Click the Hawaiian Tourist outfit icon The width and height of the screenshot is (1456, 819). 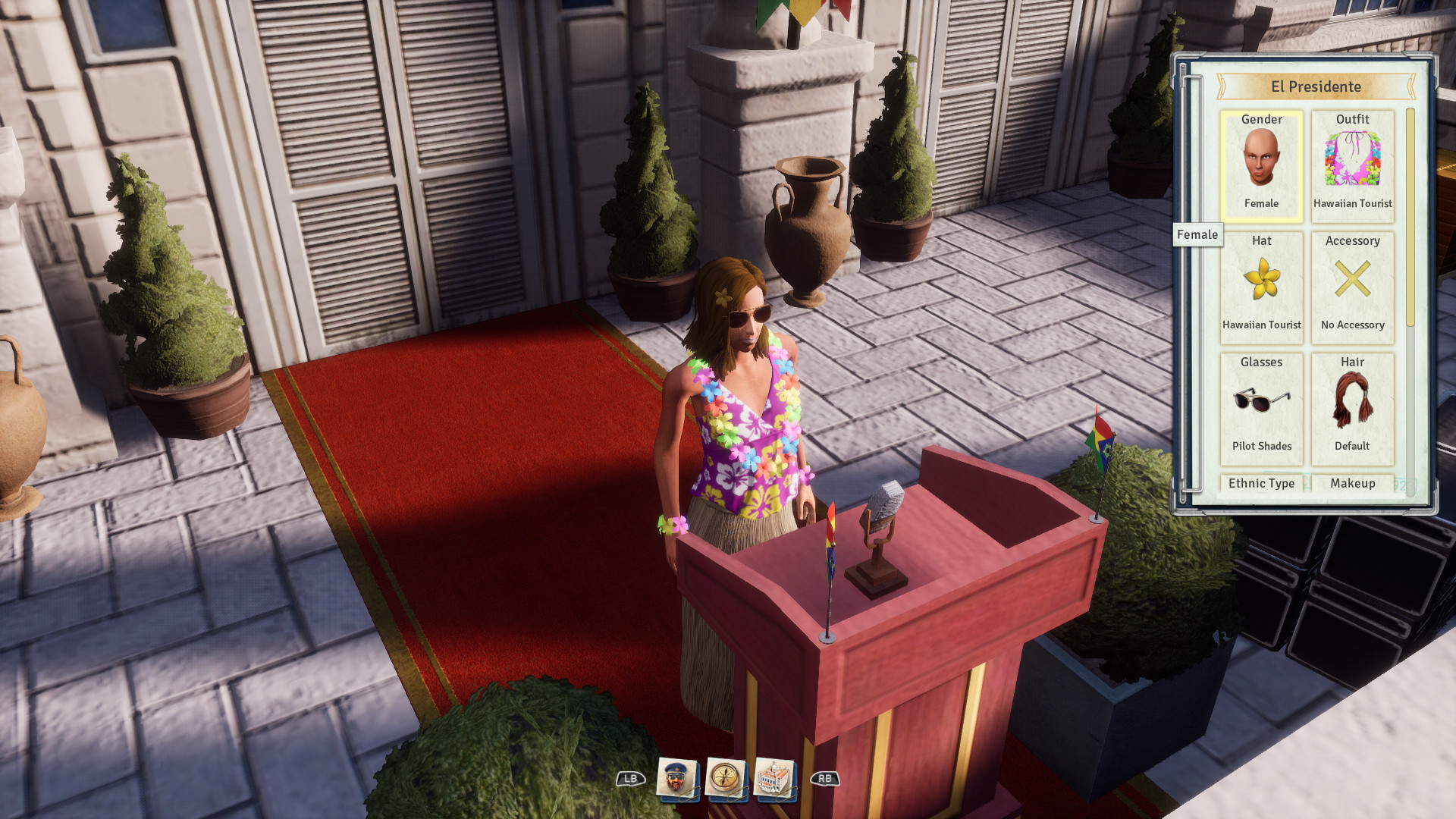tap(1352, 162)
